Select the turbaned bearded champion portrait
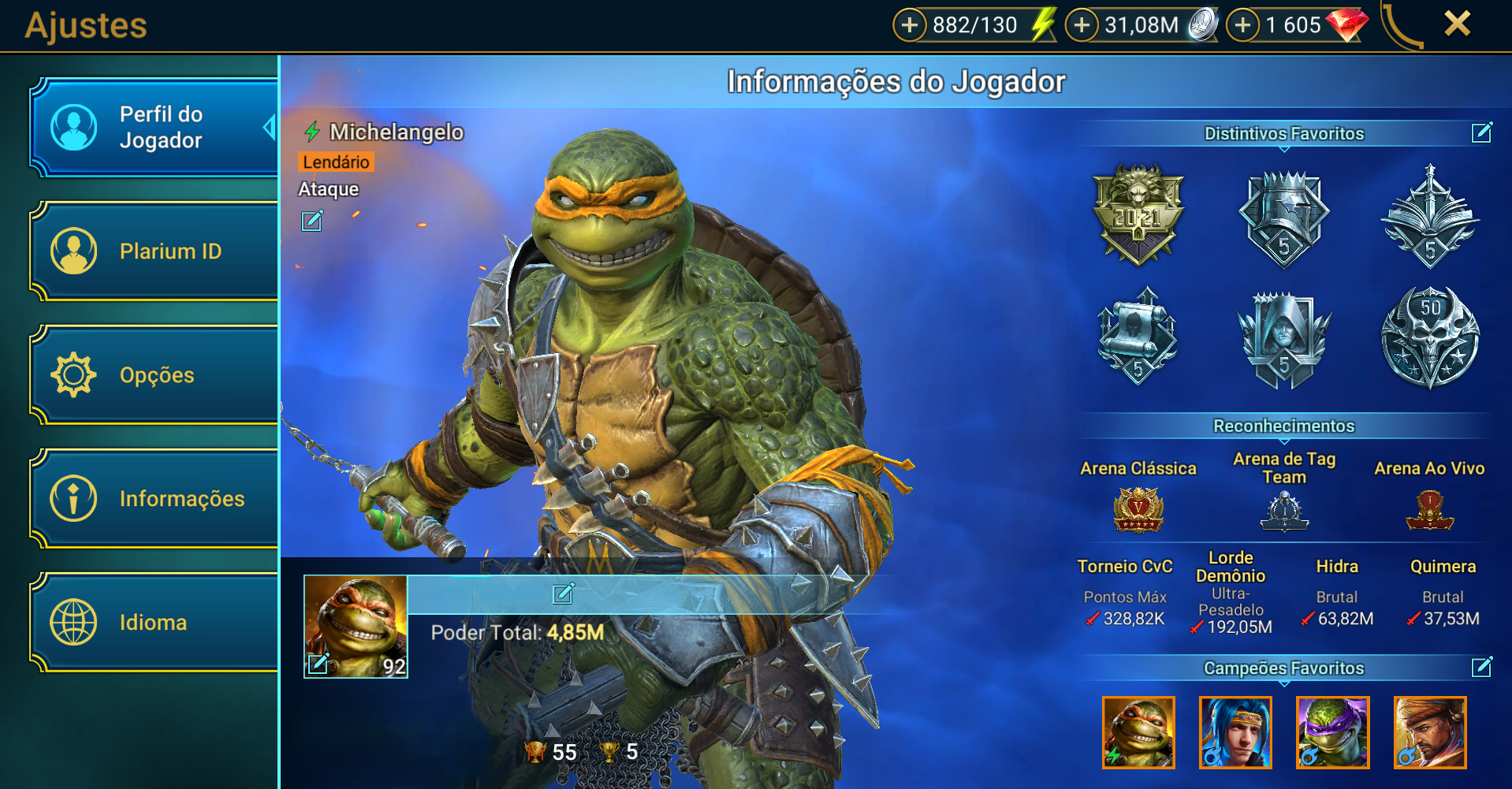The image size is (1512, 789). coord(1429,732)
